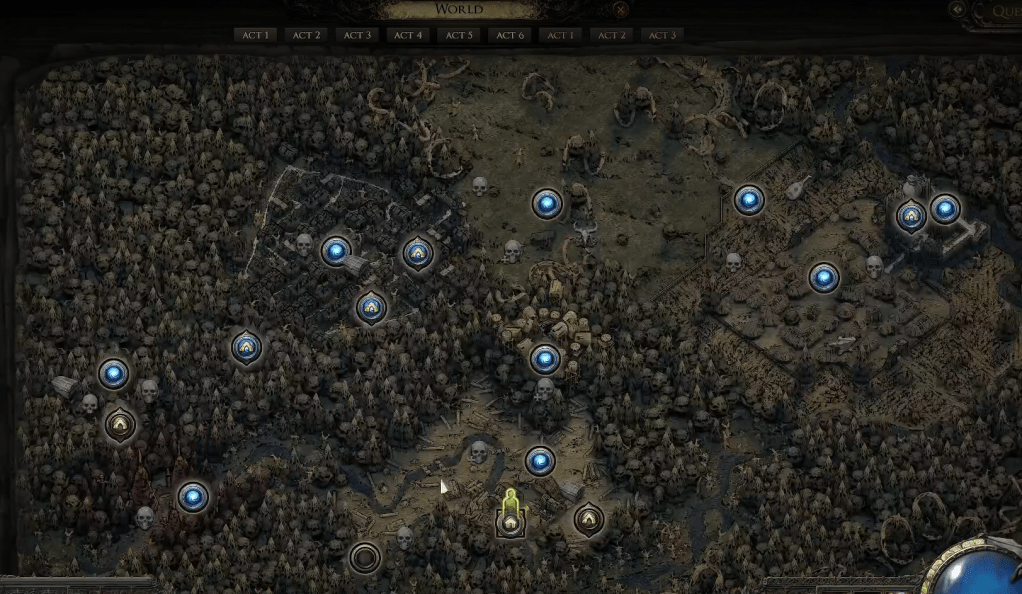Switch to the Act 5 tab
Viewport: 1022px width, 594px height.
459,35
